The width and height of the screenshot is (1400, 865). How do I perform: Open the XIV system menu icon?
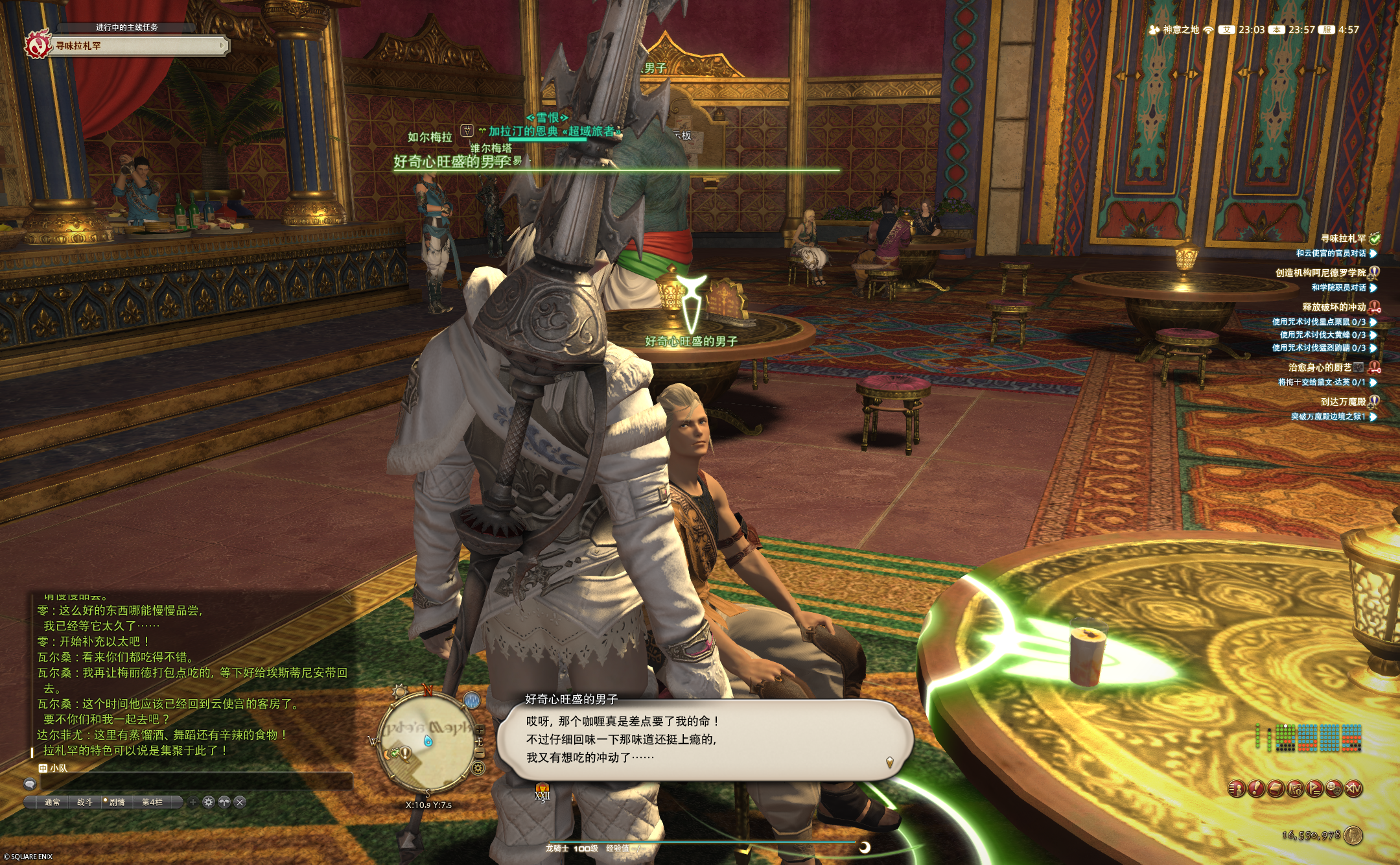pos(1353,788)
